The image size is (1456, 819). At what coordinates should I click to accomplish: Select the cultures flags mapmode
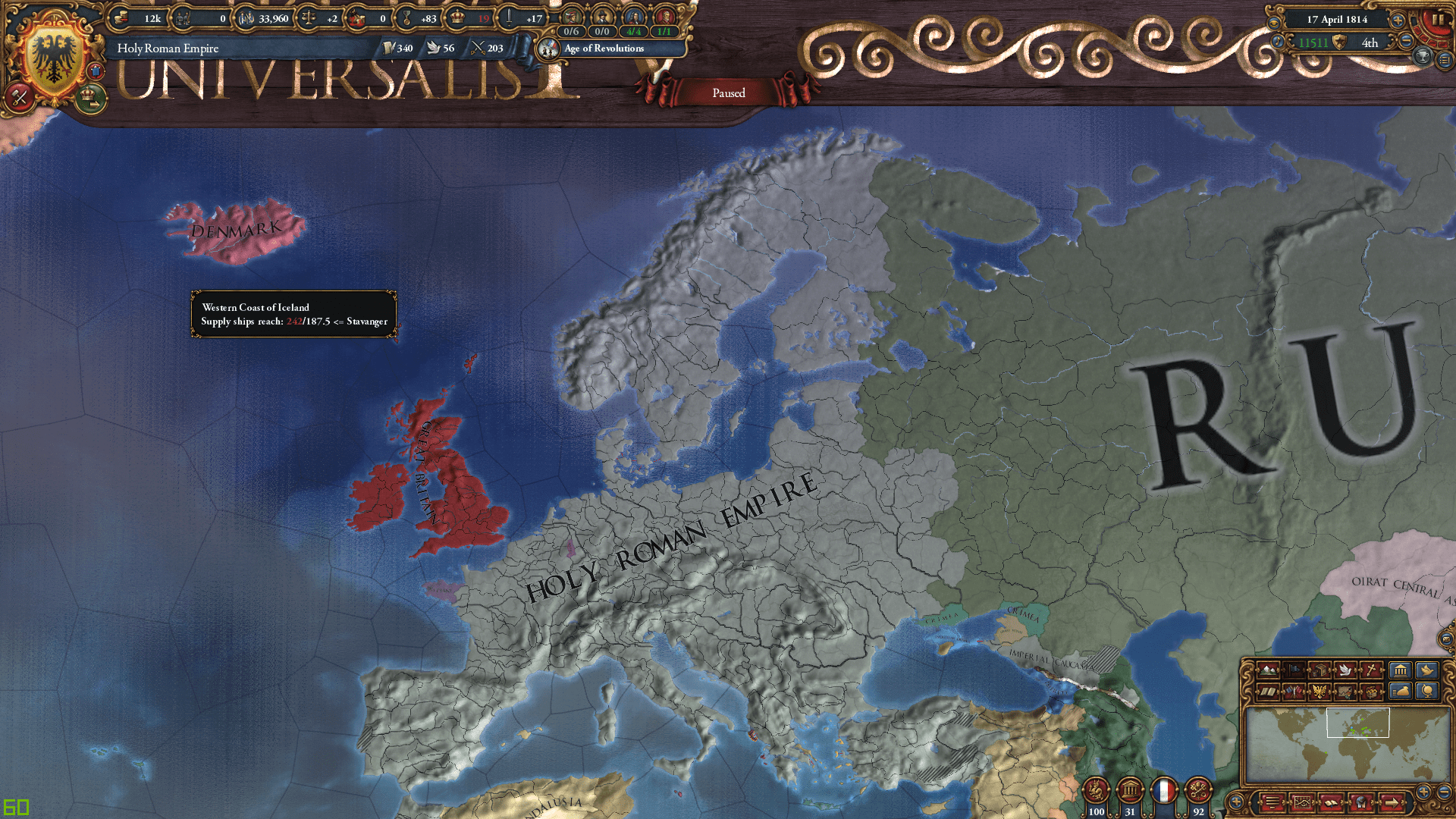[x=1294, y=692]
